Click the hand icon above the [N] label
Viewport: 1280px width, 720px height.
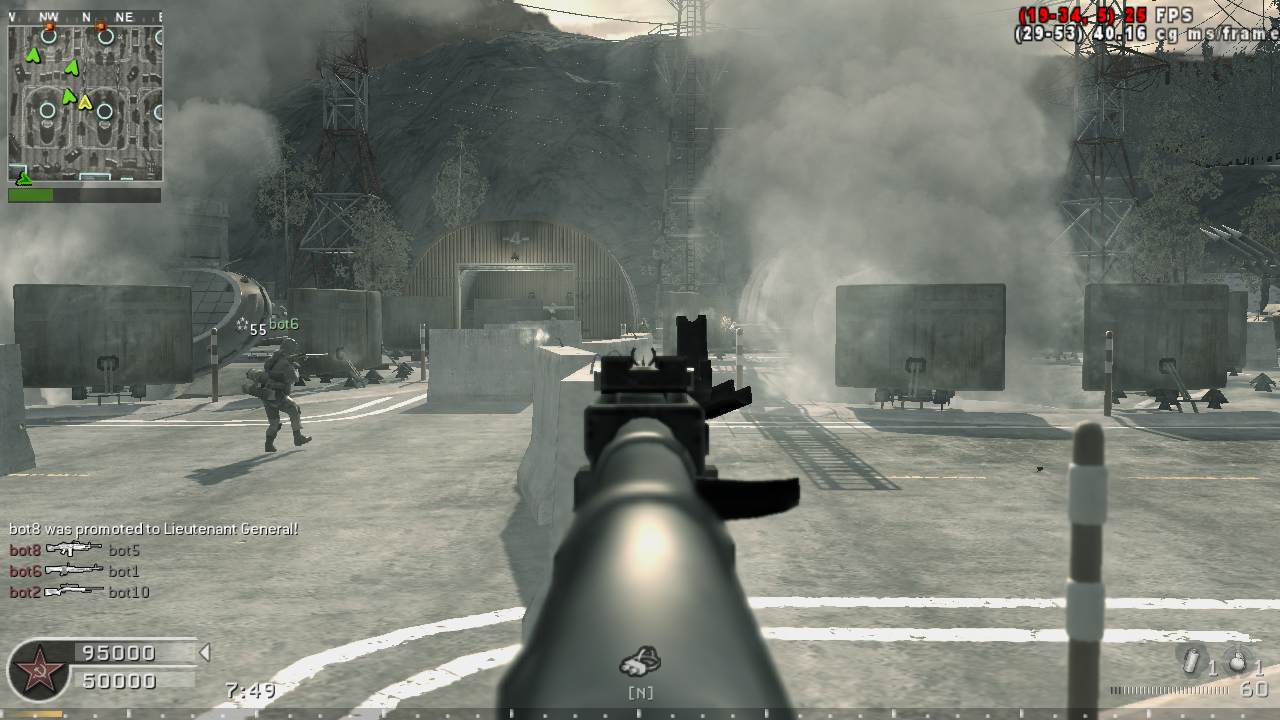point(640,661)
